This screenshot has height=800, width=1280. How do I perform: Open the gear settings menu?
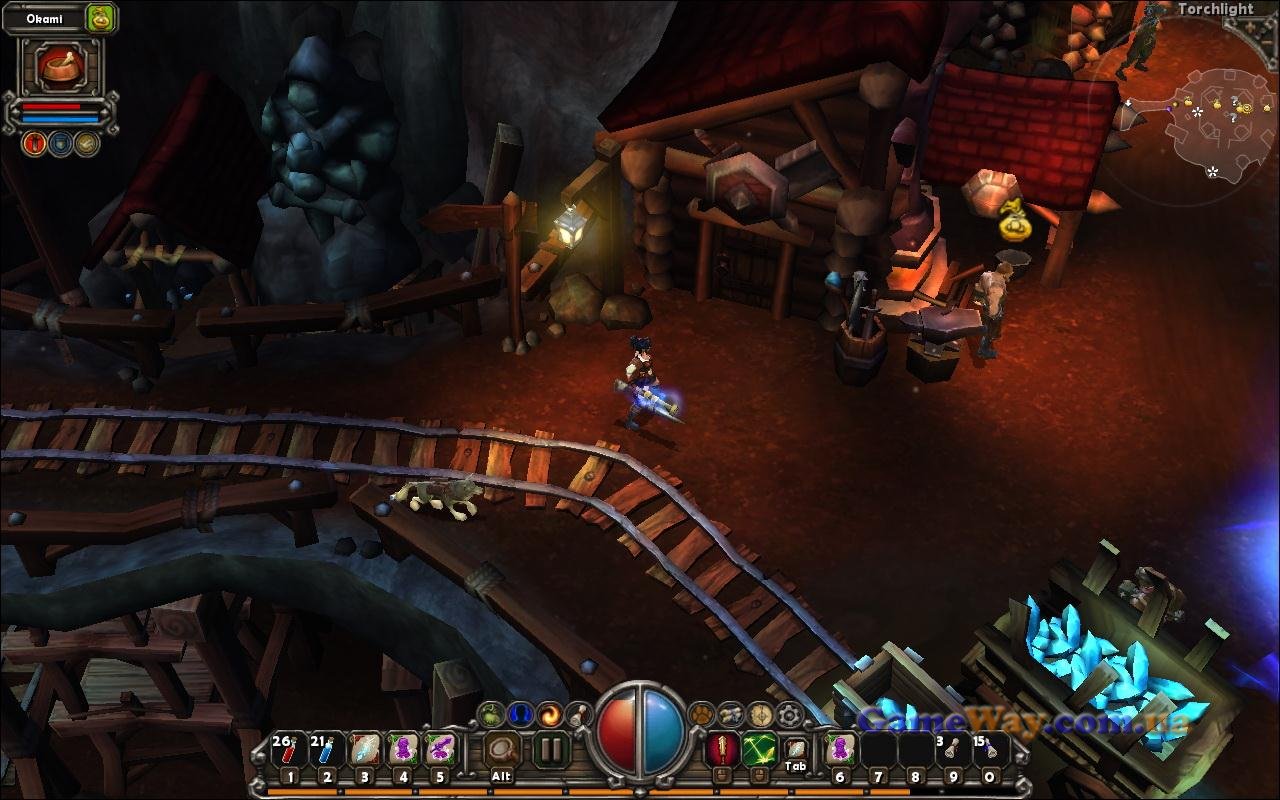(791, 714)
